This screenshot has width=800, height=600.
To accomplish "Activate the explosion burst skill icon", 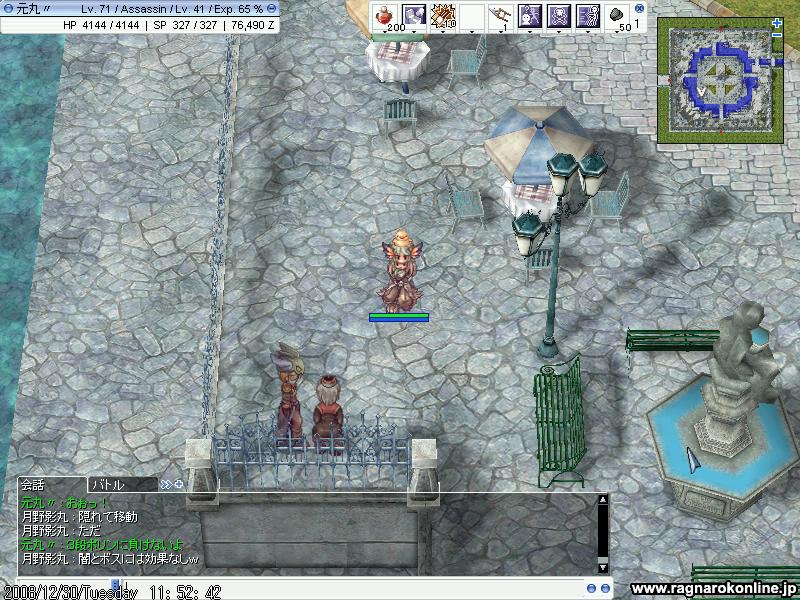I will [x=444, y=16].
